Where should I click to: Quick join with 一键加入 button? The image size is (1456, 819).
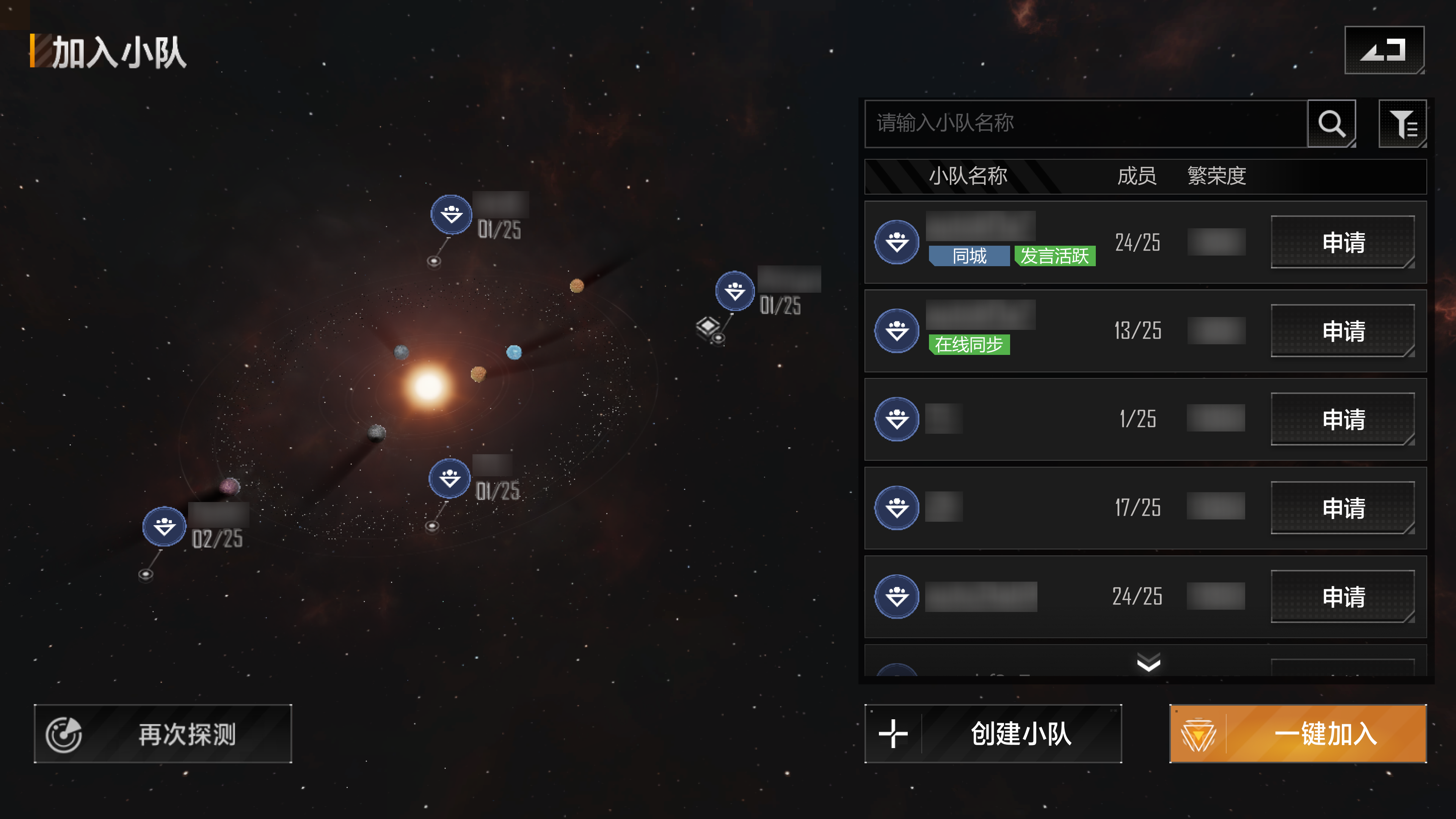pyautogui.click(x=1298, y=734)
